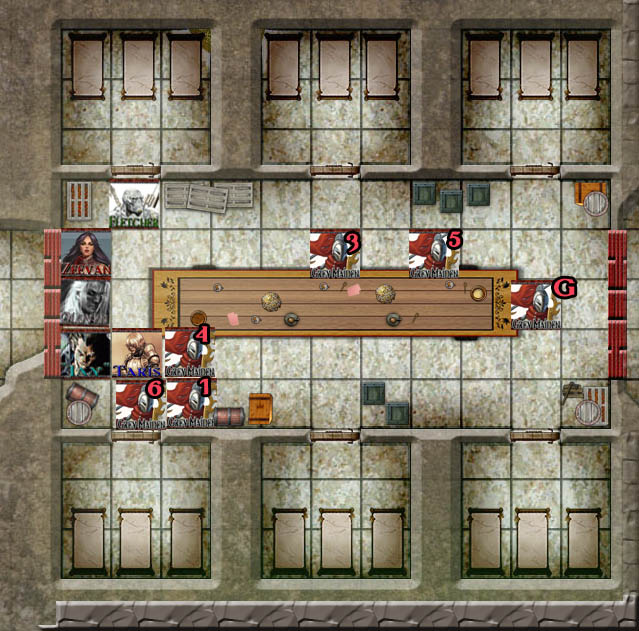Select the Taris knight token
The image size is (639, 631).
[x=136, y=354]
